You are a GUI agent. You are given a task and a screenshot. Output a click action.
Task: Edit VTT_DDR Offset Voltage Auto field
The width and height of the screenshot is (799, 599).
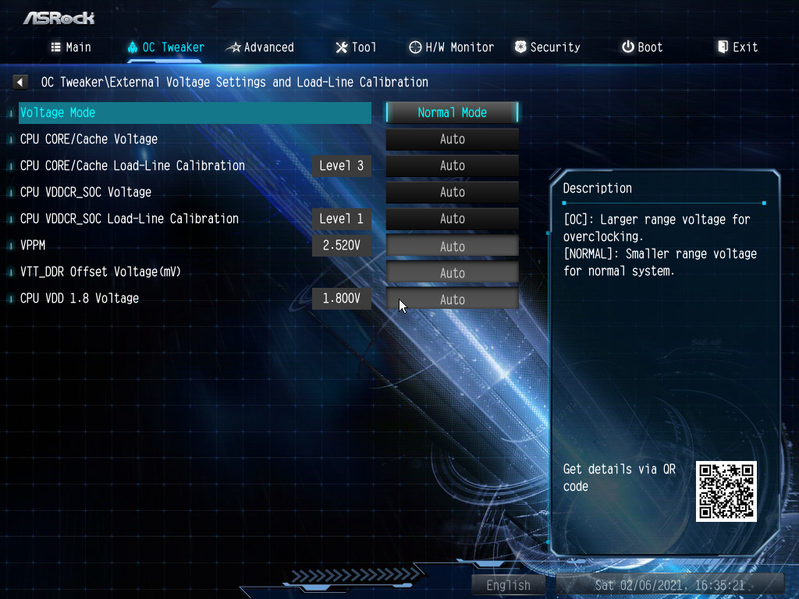[452, 273]
